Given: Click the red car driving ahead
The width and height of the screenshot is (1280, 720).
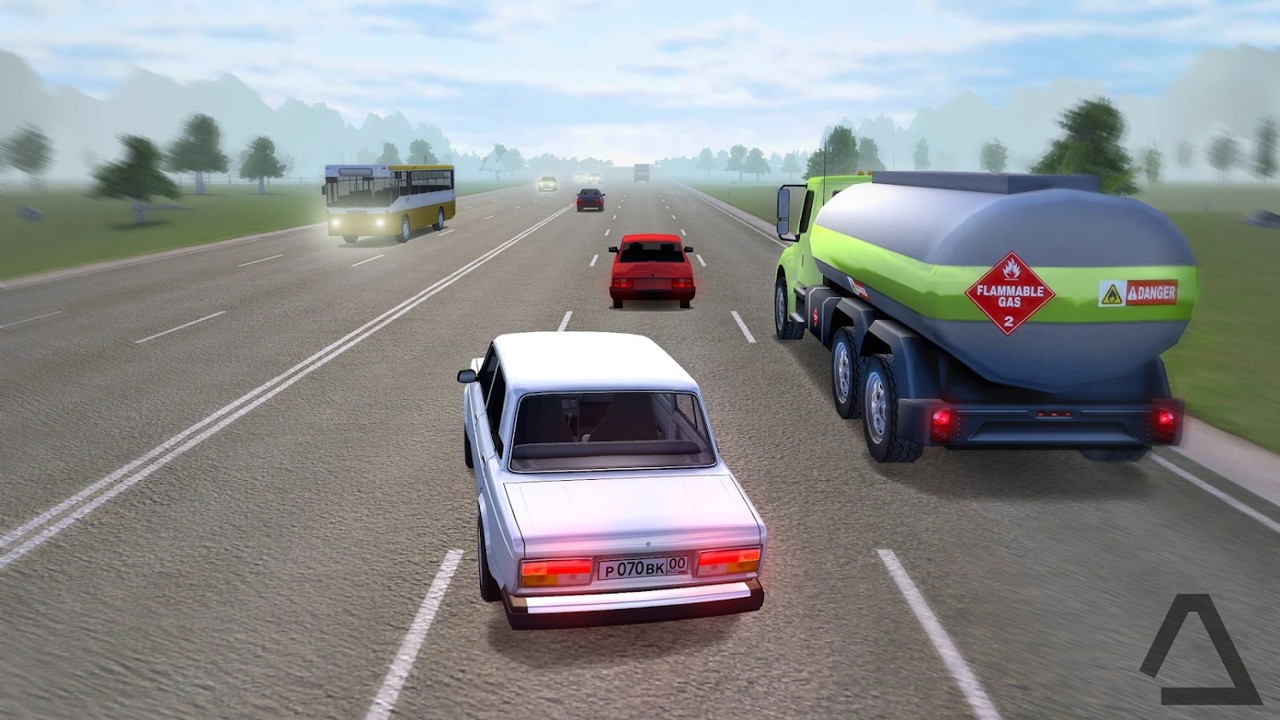Looking at the screenshot, I should point(650,268).
